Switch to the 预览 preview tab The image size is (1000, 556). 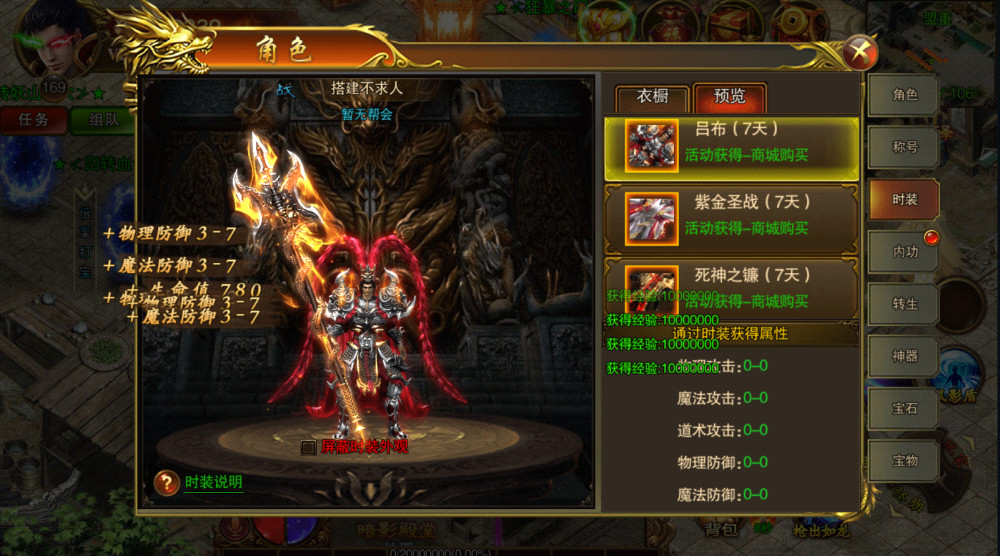pos(729,98)
